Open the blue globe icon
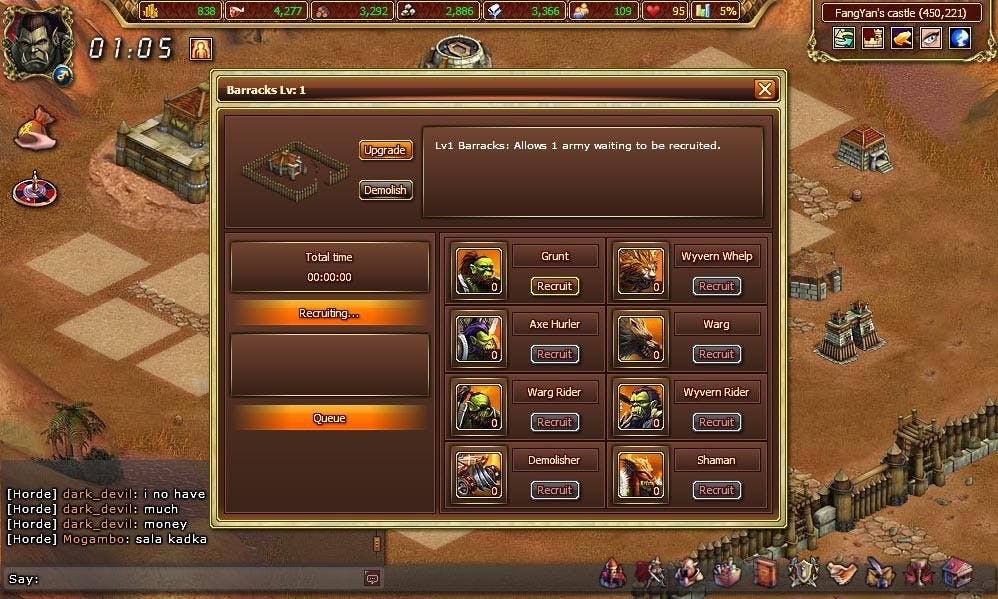 (960, 38)
